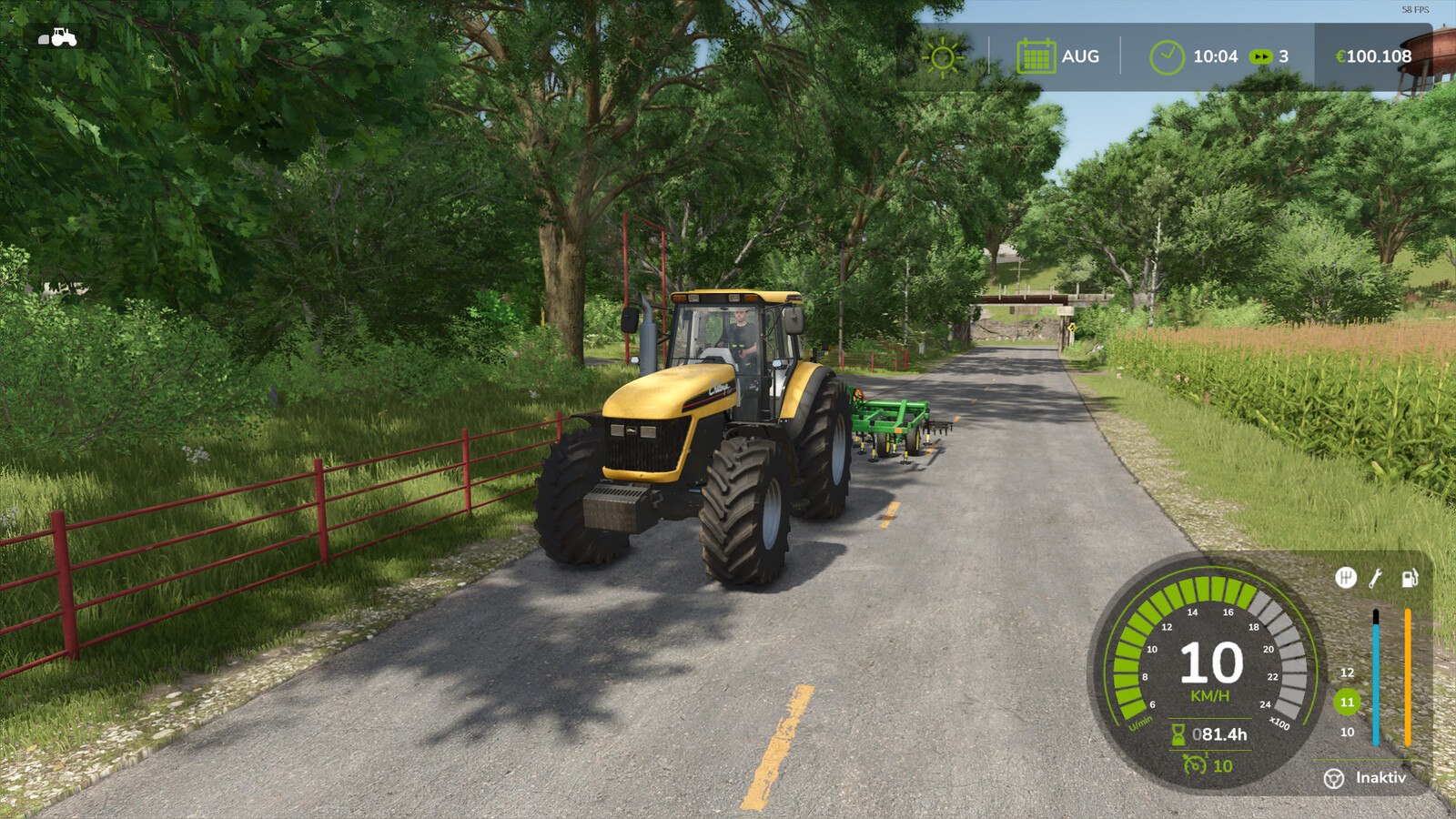Image resolution: width=1456 pixels, height=819 pixels.
Task: Select the AUG calendar icon
Action: pyautogui.click(x=1036, y=56)
